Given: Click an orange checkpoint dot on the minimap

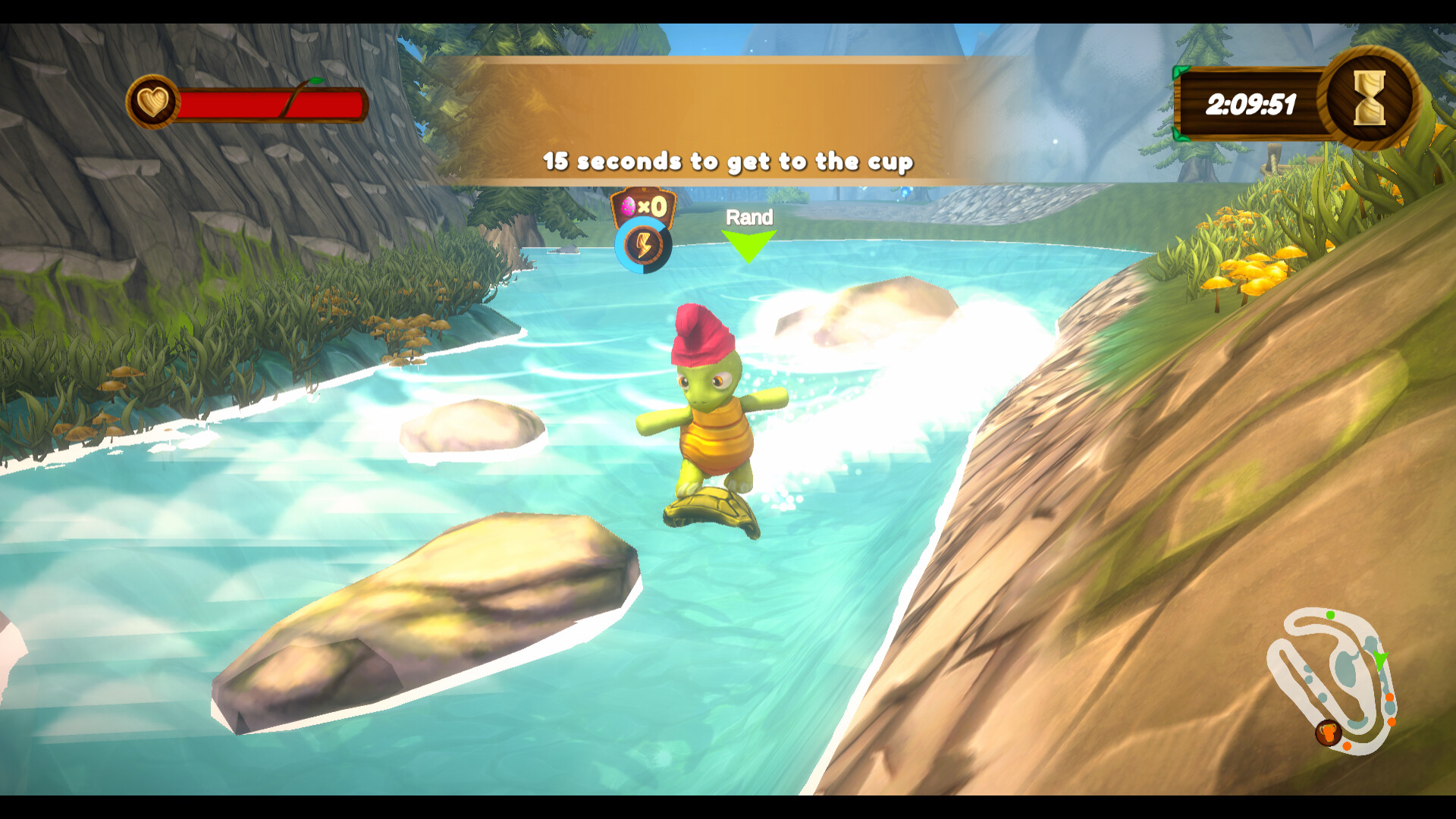Looking at the screenshot, I should 1390,697.
